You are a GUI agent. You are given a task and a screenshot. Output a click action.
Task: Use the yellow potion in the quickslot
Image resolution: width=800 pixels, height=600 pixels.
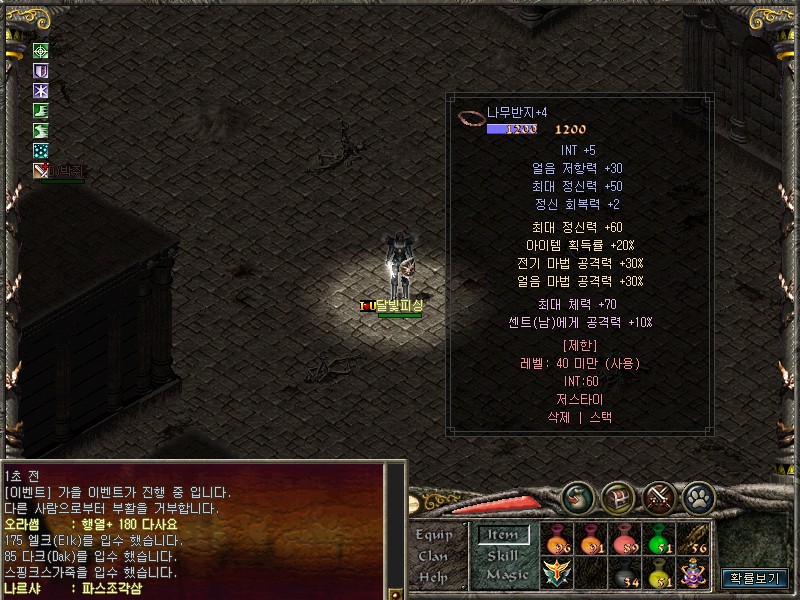[659, 573]
